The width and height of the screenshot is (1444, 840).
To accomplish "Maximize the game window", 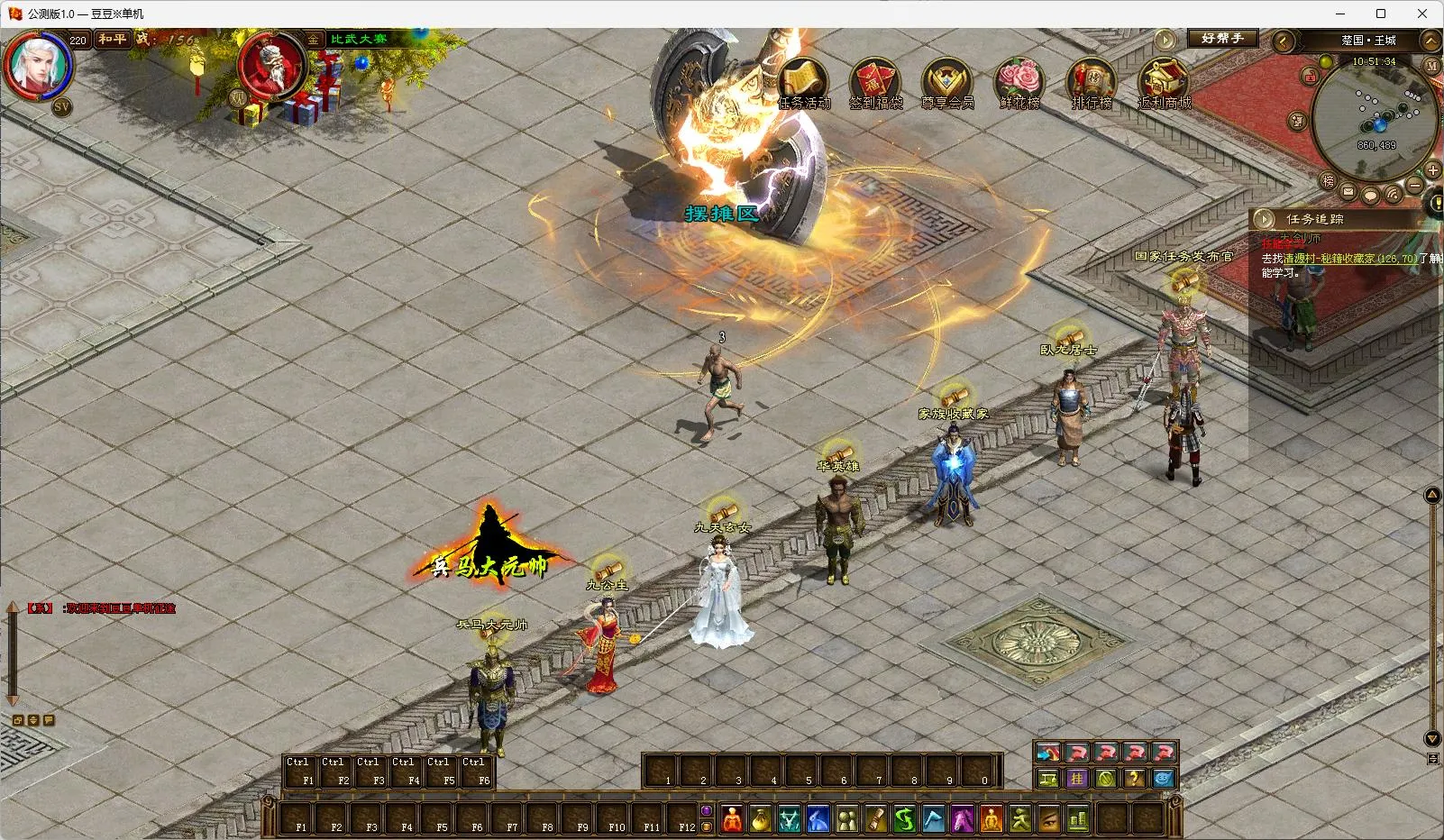I will coord(1380,14).
